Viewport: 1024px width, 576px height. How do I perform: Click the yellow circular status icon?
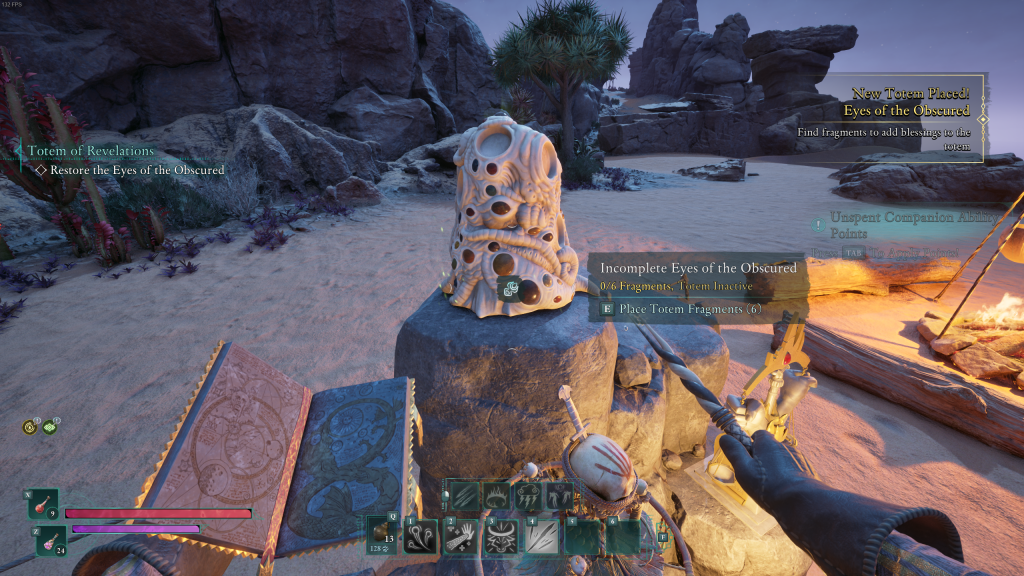[x=30, y=427]
